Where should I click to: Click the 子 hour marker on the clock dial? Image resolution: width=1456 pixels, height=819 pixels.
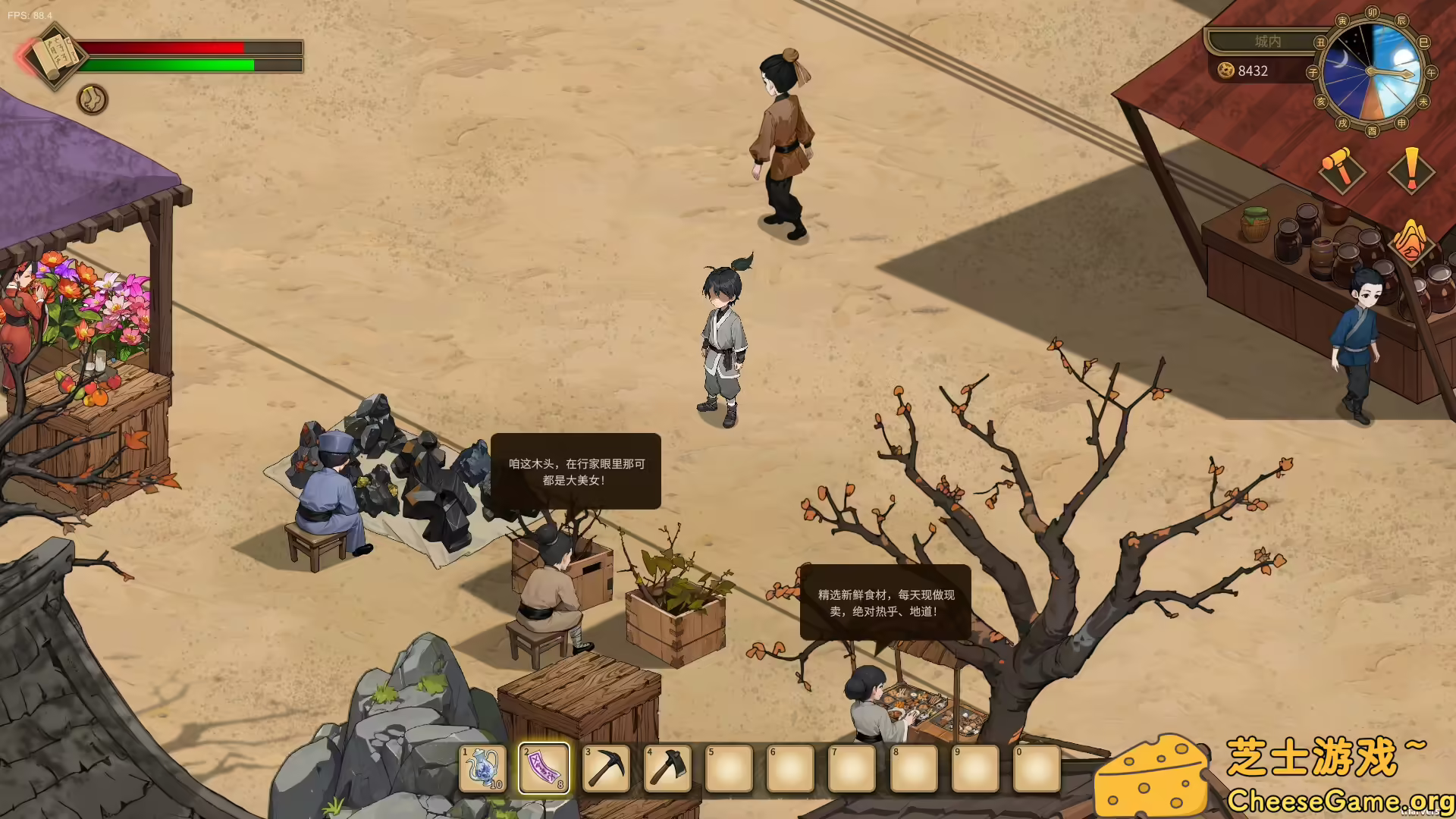click(1313, 72)
